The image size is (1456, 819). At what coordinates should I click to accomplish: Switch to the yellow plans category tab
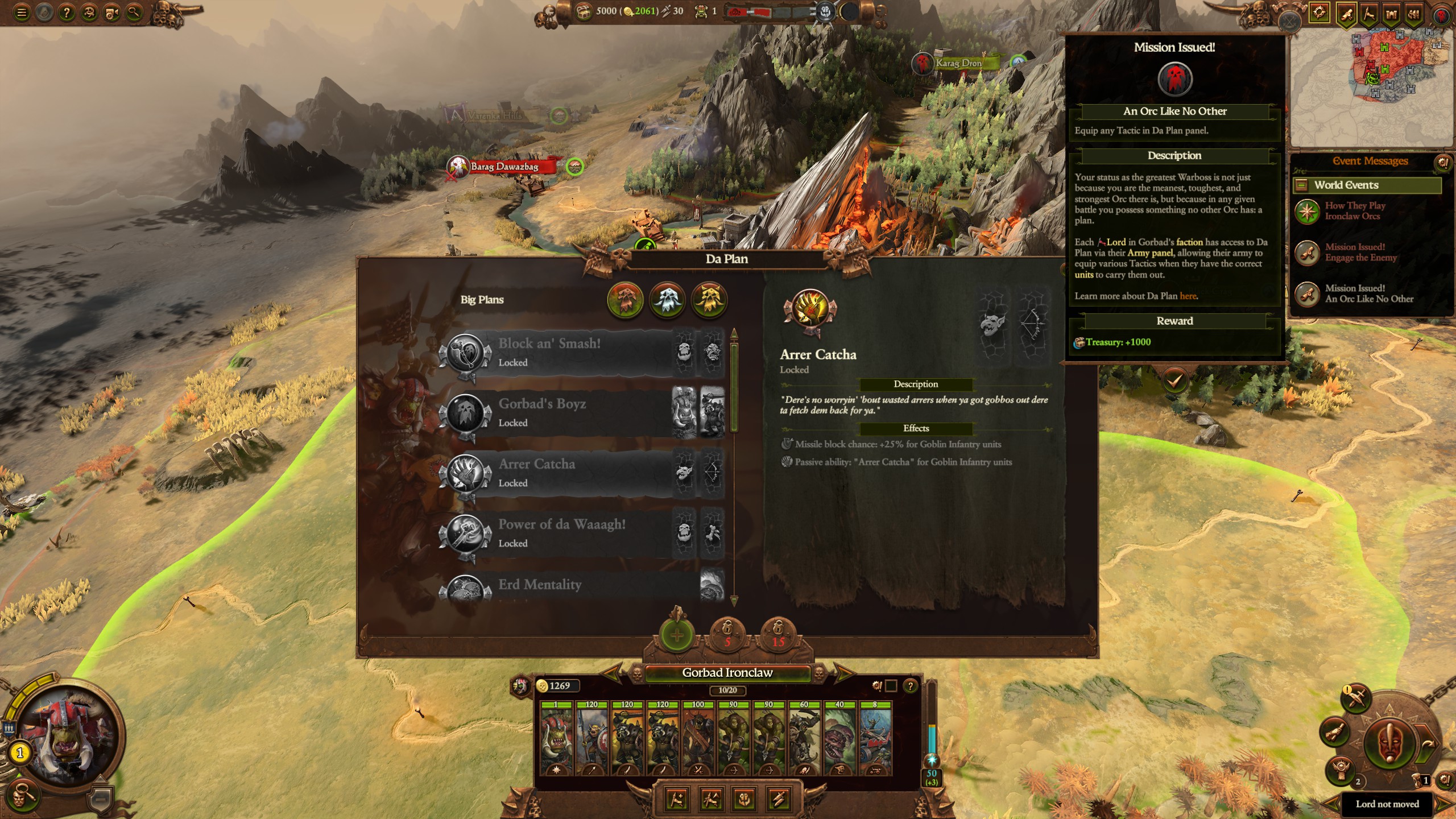[709, 301]
